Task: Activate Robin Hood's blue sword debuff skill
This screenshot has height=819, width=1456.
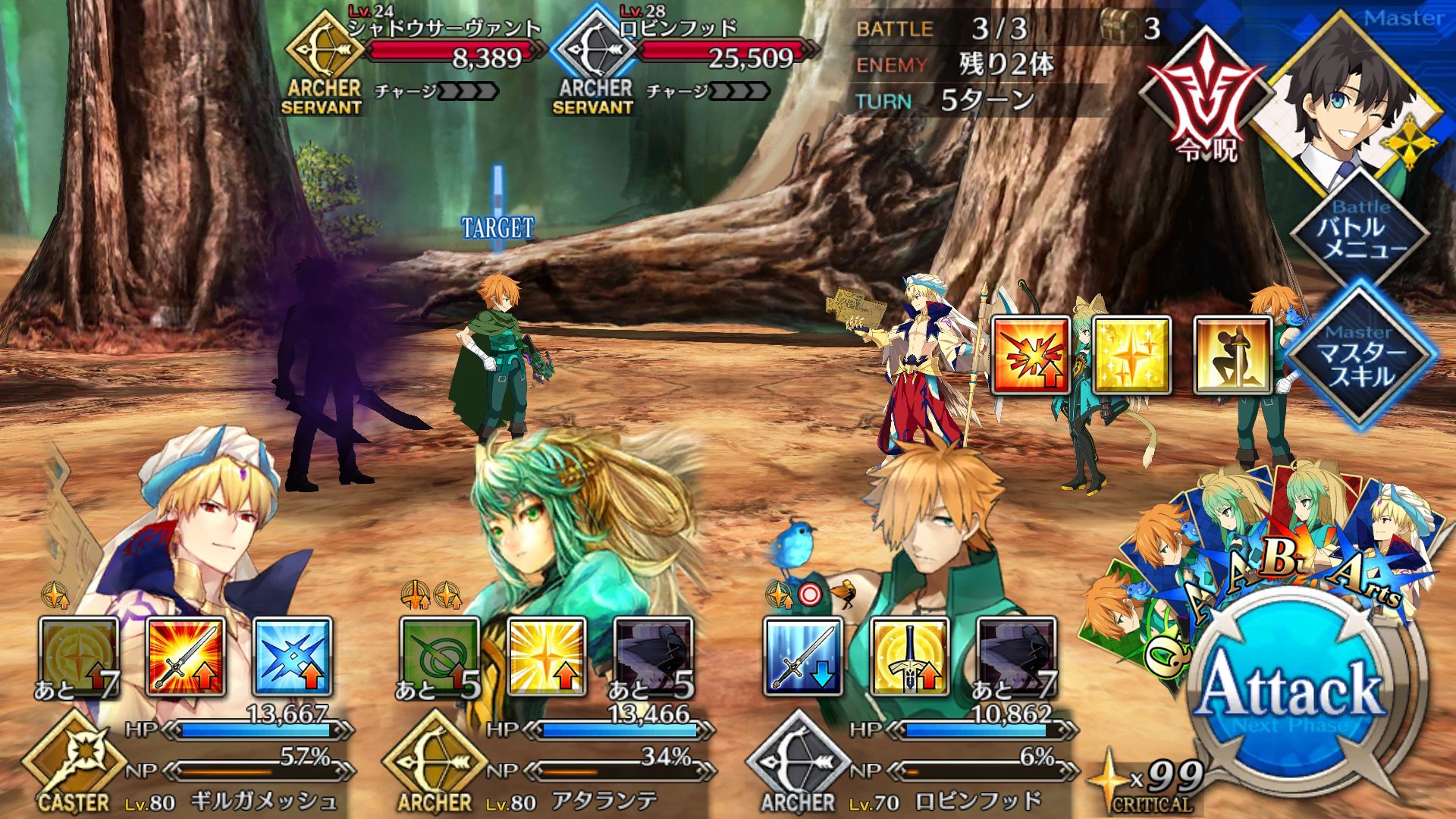Action: [x=803, y=657]
